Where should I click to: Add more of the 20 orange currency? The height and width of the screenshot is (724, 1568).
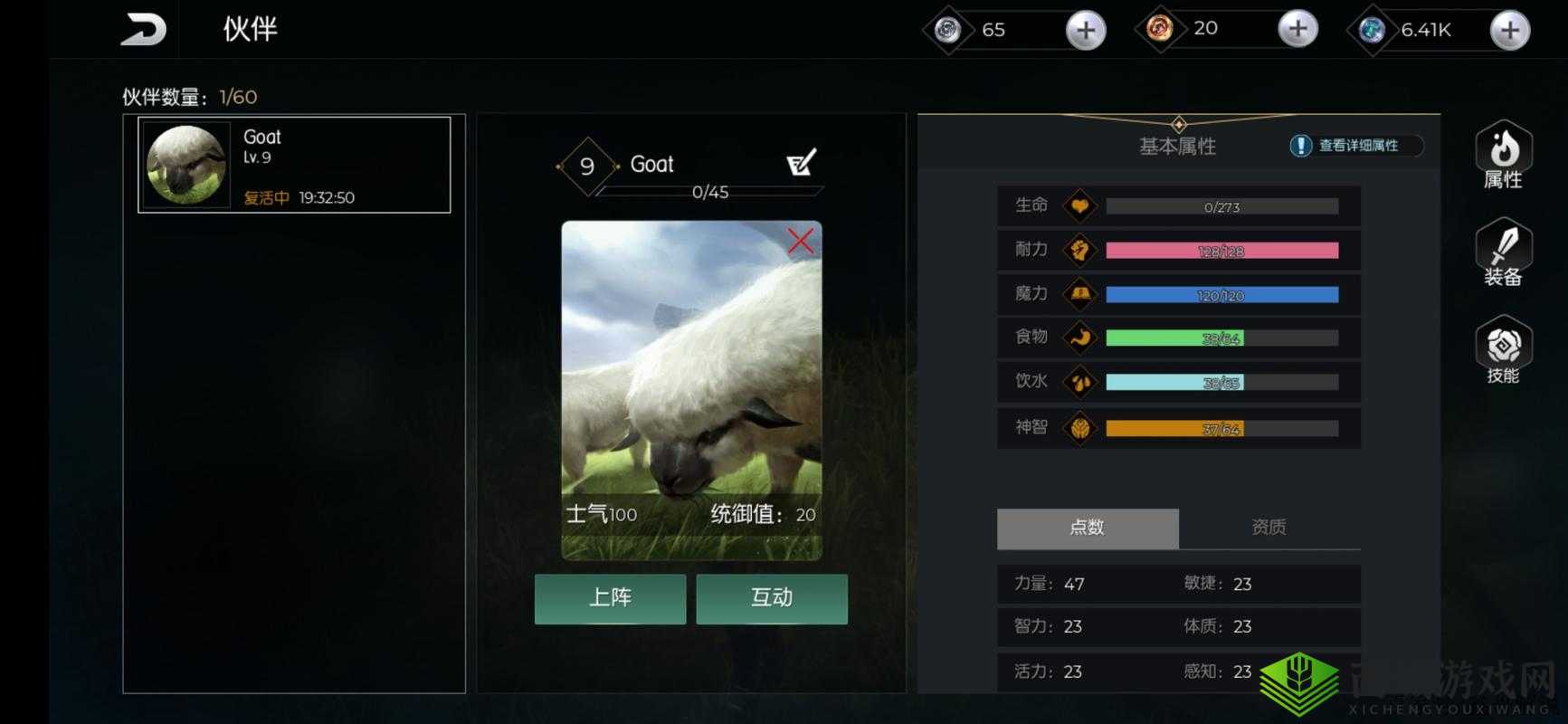click(1297, 30)
